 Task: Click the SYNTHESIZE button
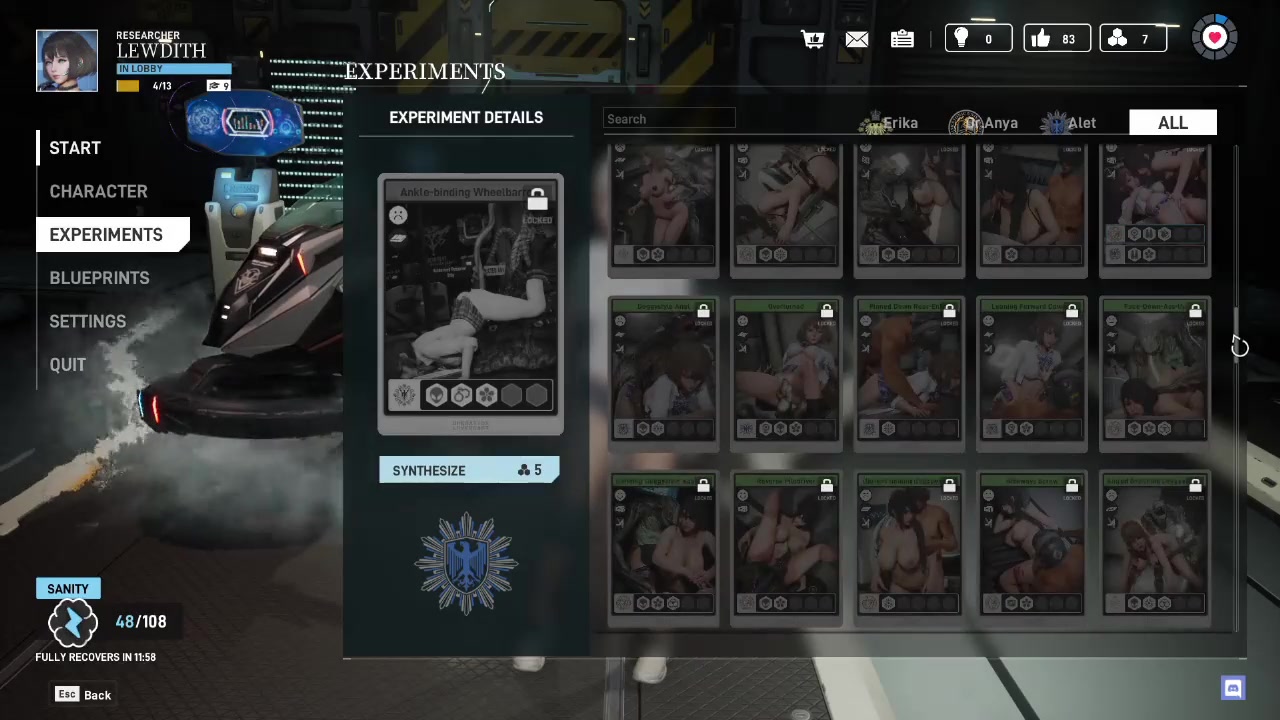(468, 470)
